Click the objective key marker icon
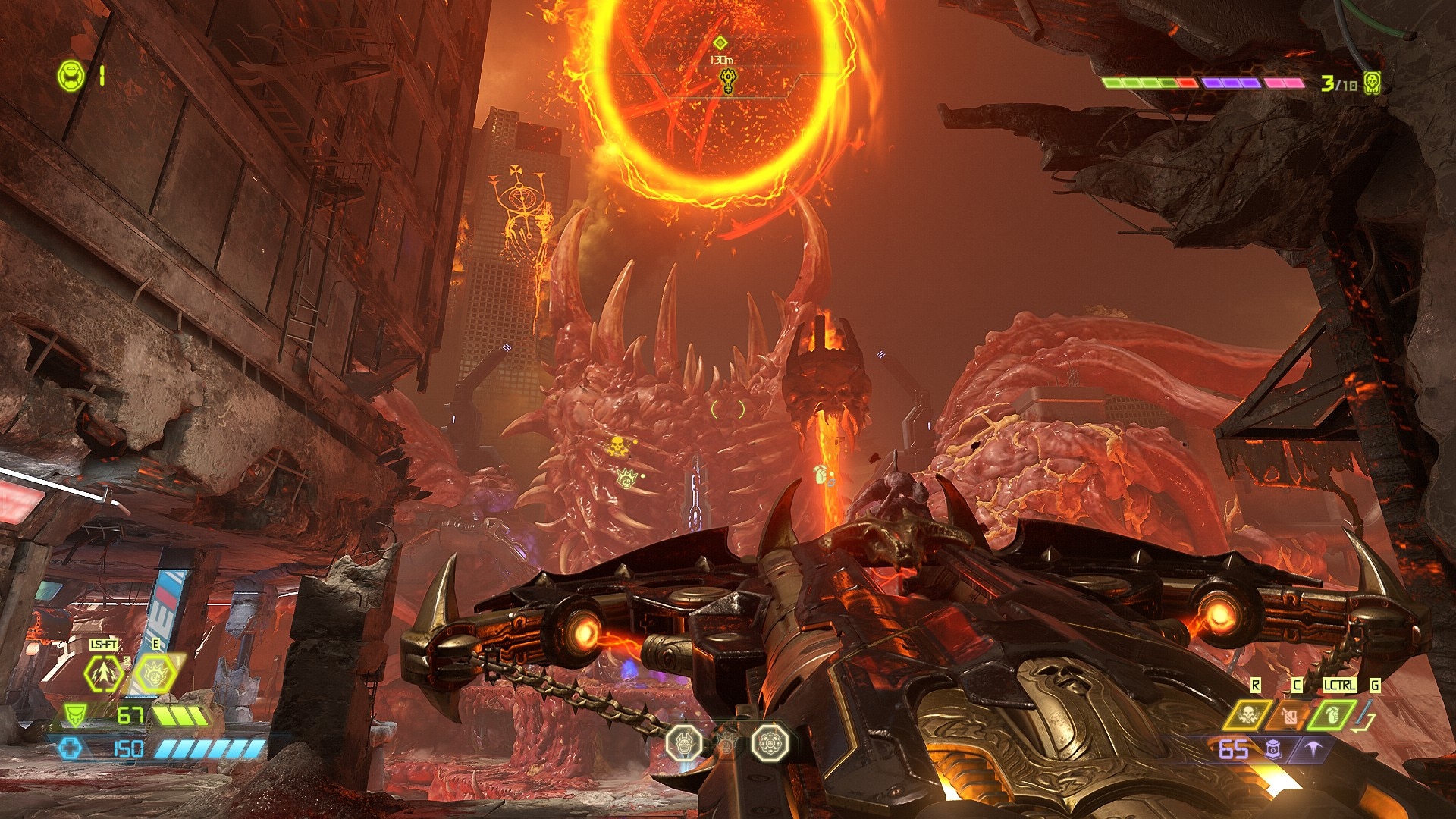The width and height of the screenshot is (1456, 819). pos(727,80)
